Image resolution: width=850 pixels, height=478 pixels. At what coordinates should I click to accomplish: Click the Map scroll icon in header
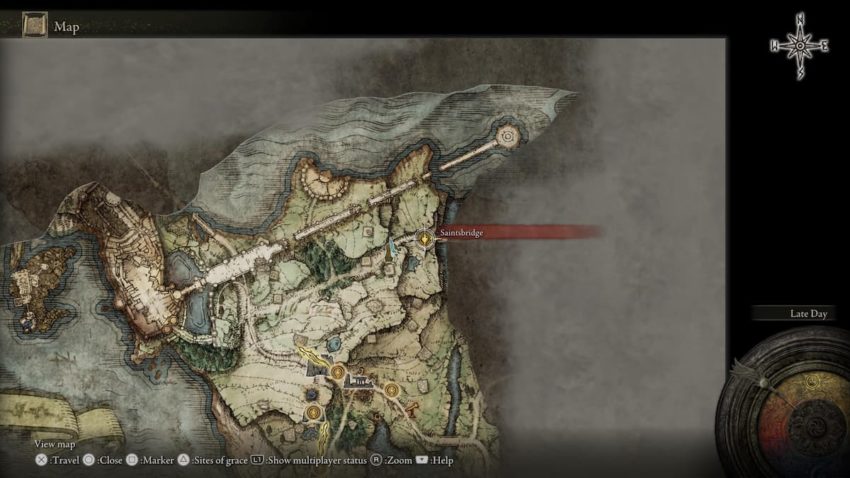click(x=37, y=22)
